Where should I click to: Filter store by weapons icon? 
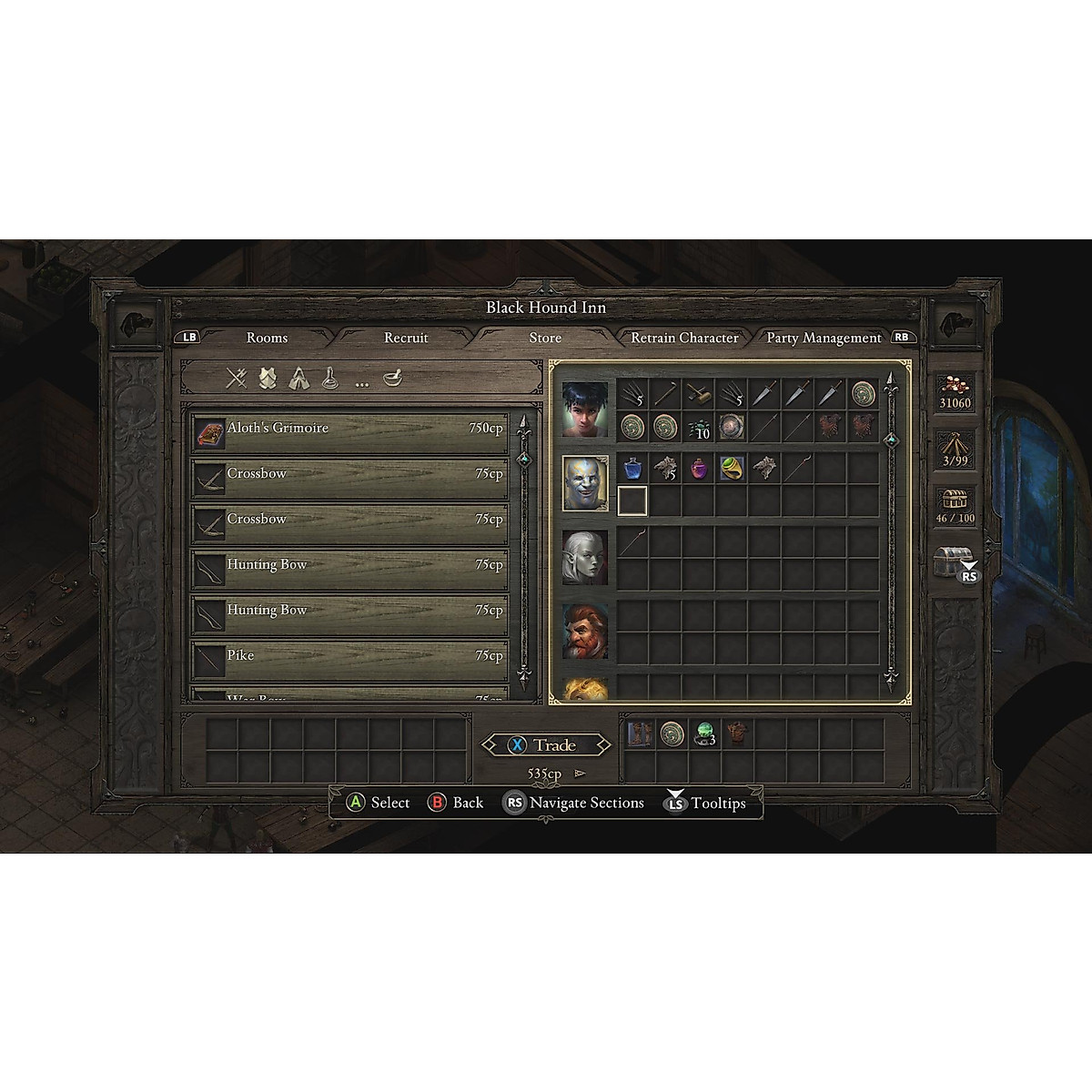click(237, 378)
